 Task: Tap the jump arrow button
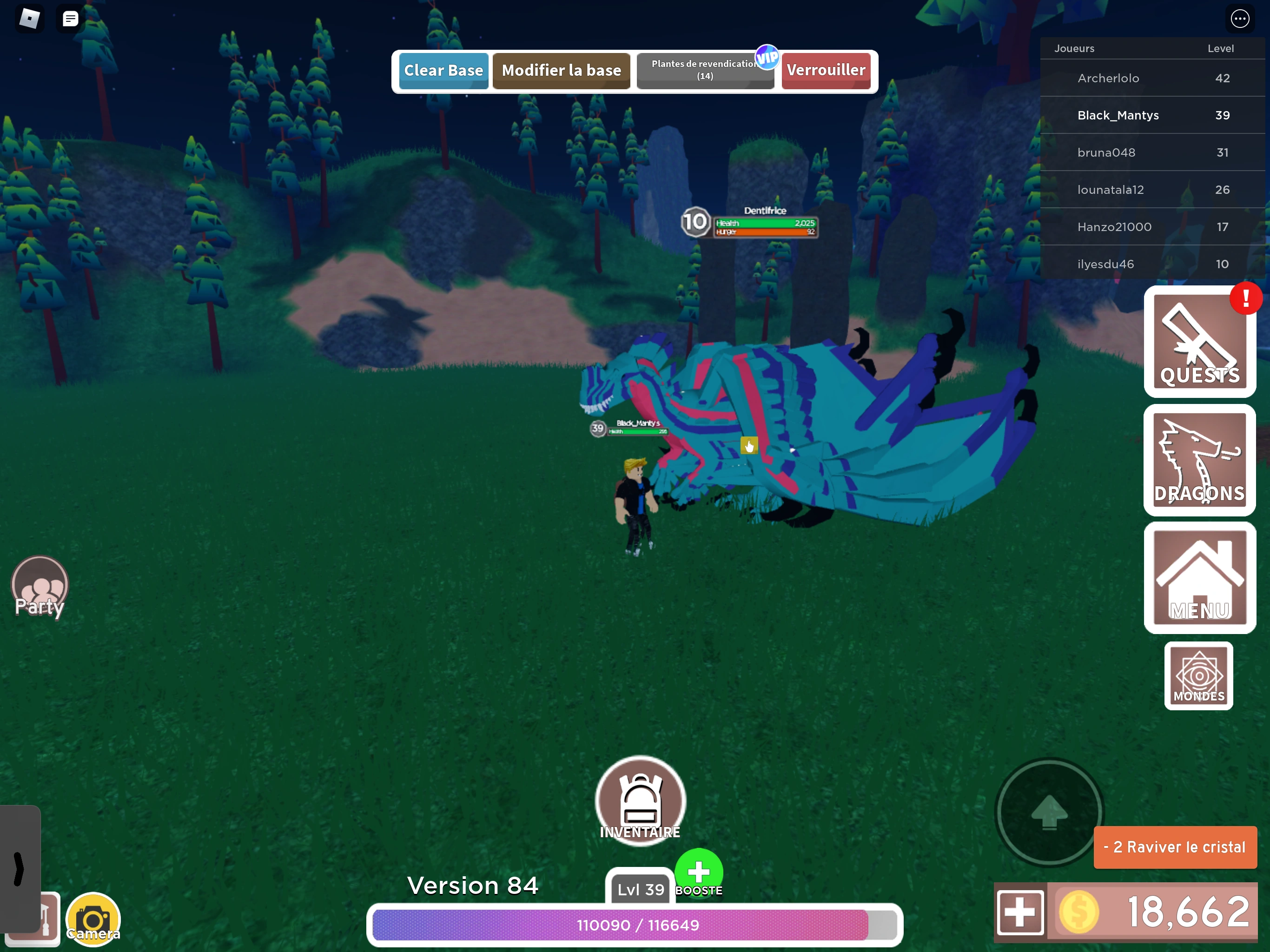[x=1049, y=812]
